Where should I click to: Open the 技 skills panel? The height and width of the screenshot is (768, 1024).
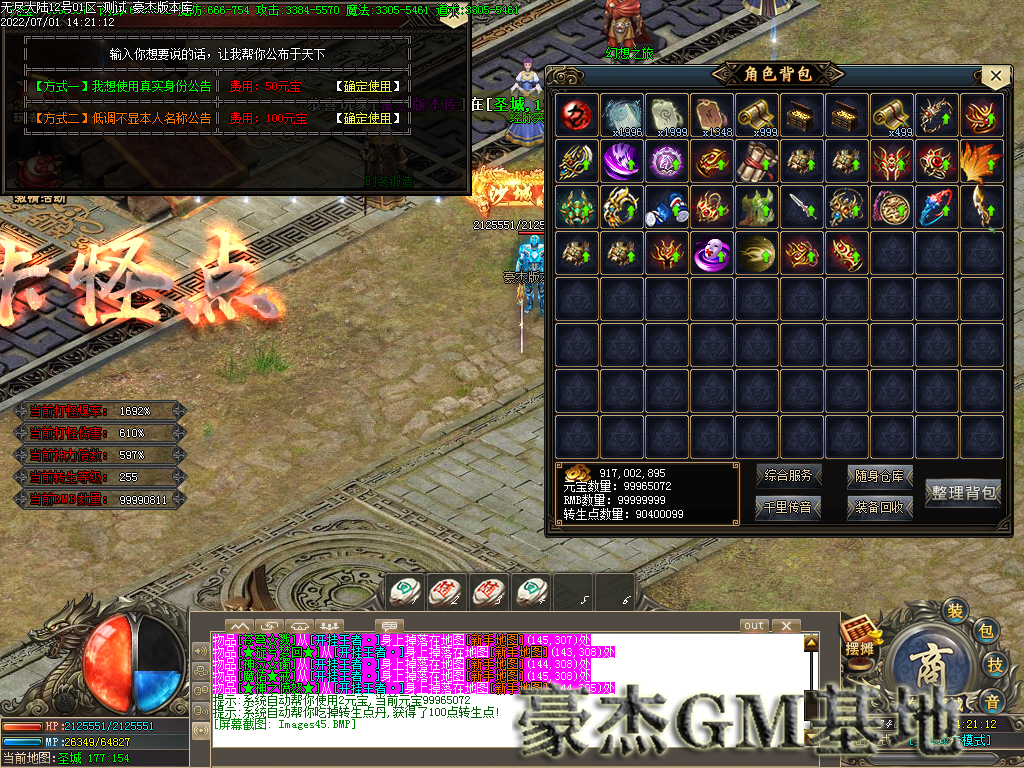pyautogui.click(x=995, y=664)
